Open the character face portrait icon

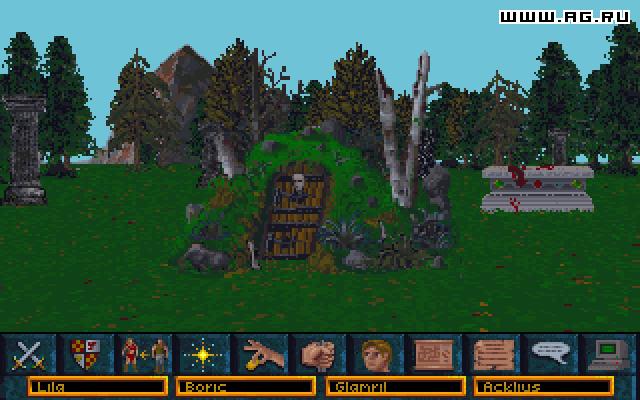(376, 354)
